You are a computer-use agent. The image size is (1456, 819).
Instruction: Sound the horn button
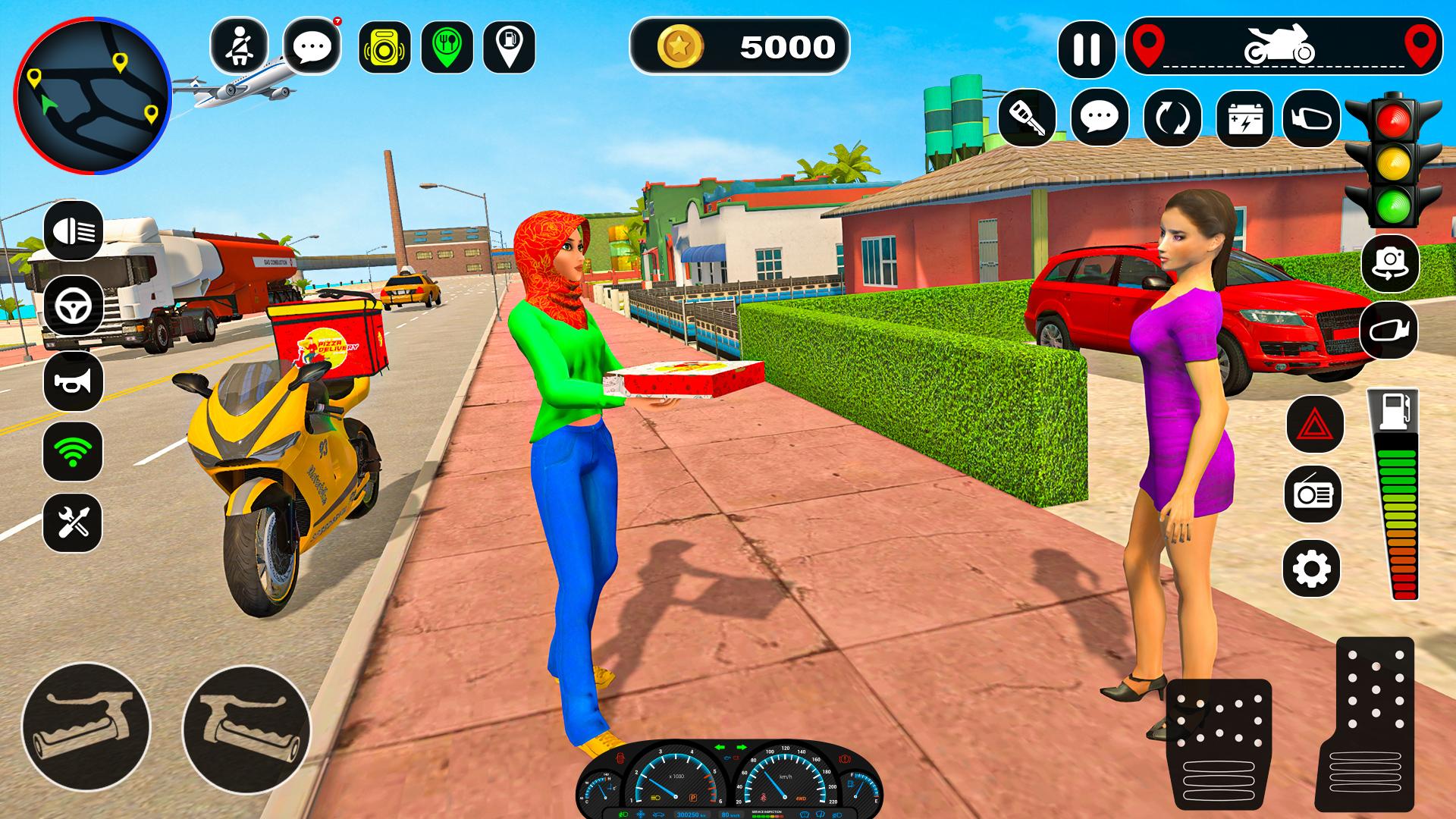(74, 381)
